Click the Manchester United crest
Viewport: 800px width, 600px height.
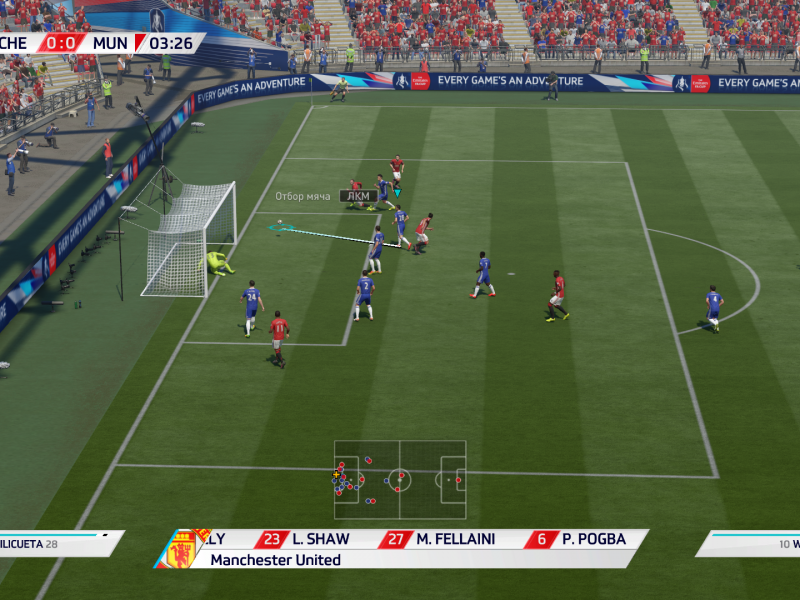(x=182, y=550)
